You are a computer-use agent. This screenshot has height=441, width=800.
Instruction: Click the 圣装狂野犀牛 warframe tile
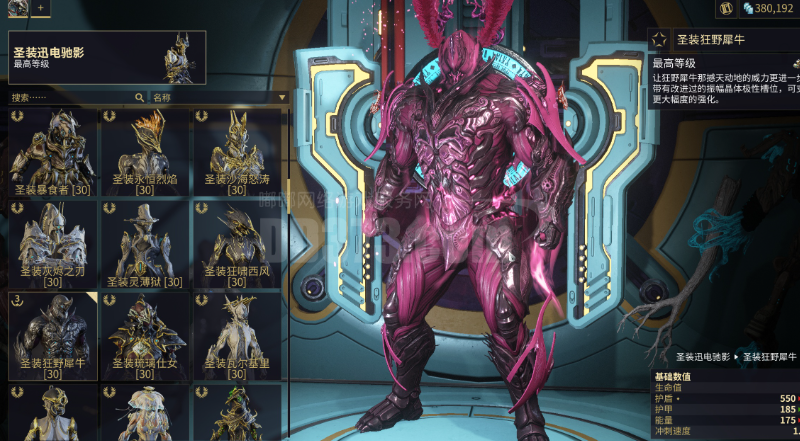tap(53, 336)
